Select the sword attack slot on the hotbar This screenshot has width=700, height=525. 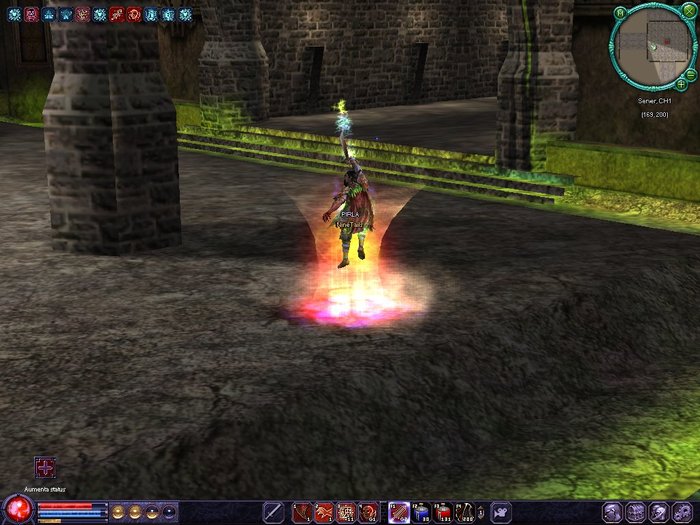pyautogui.click(x=273, y=512)
